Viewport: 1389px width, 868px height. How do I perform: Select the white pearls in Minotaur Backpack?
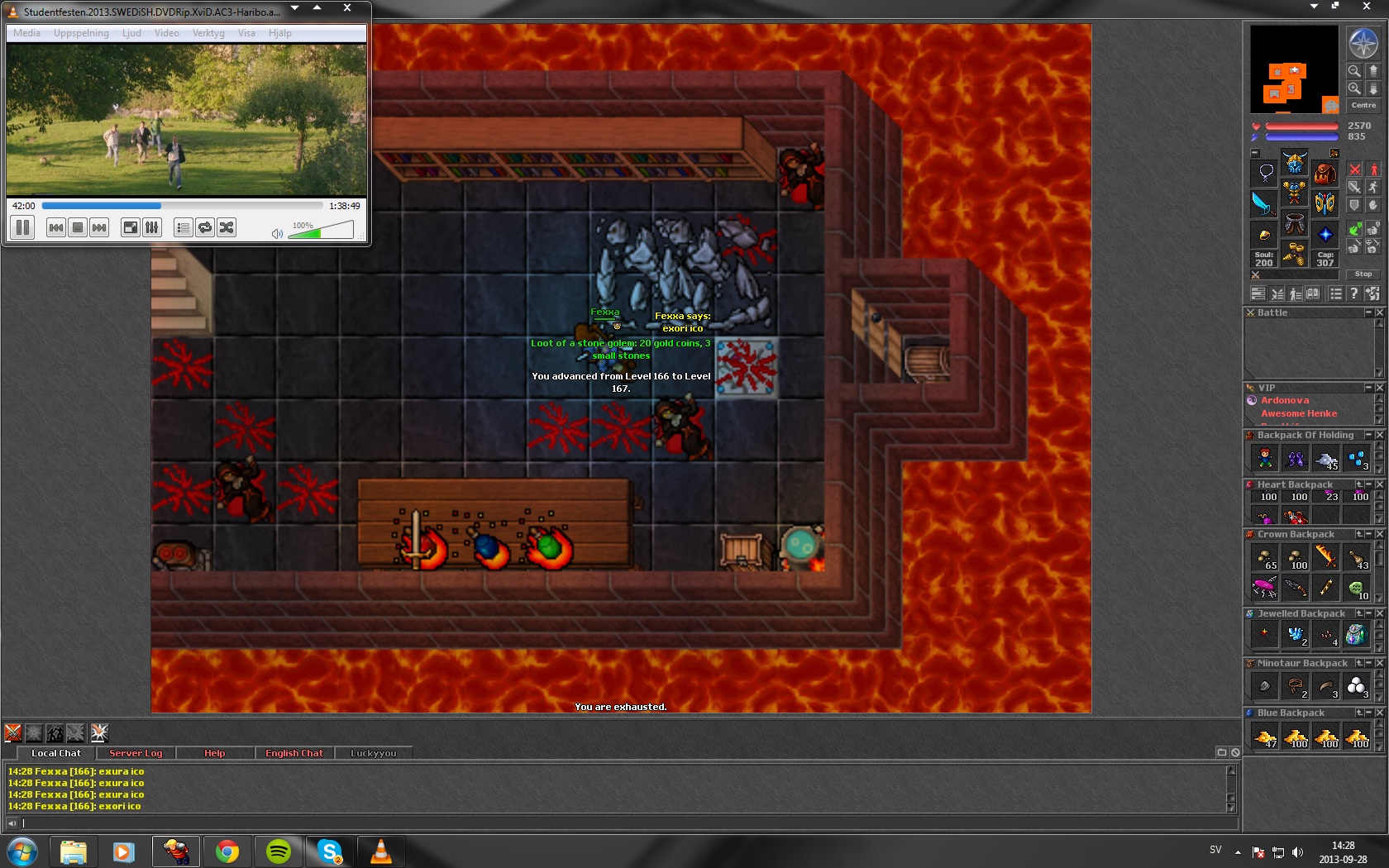coord(1356,685)
